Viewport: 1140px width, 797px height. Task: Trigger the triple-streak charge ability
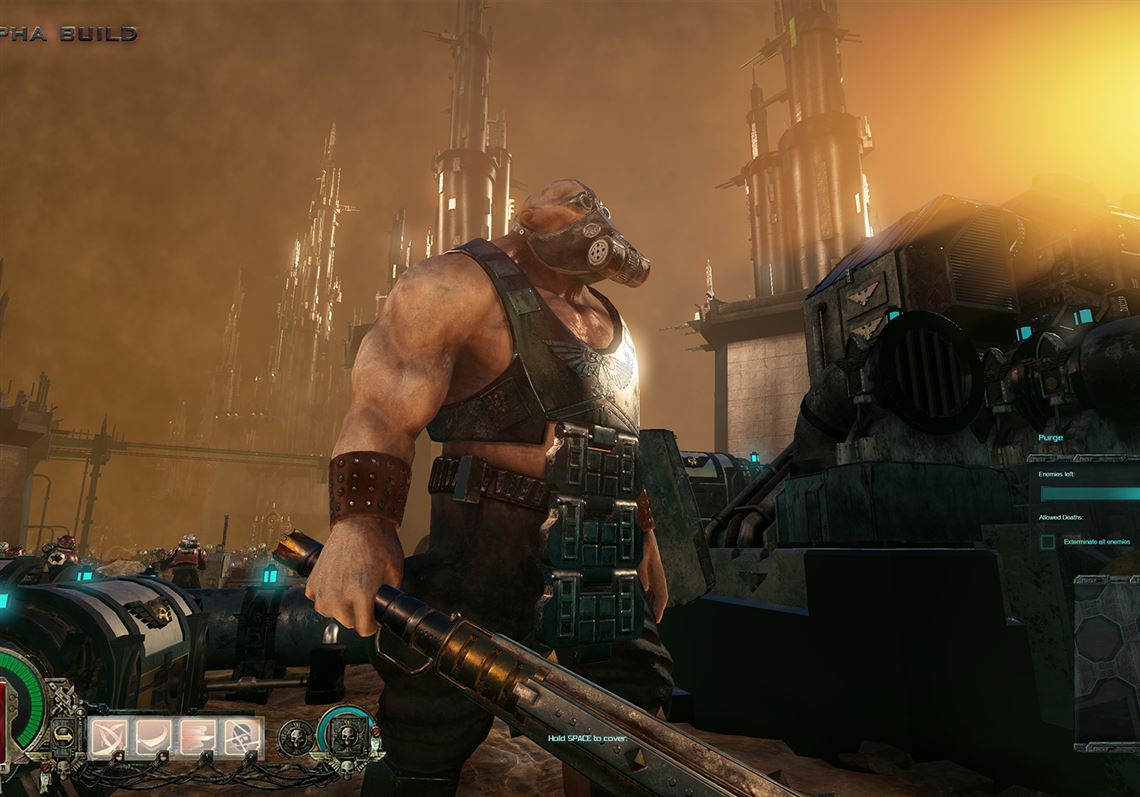point(198,737)
